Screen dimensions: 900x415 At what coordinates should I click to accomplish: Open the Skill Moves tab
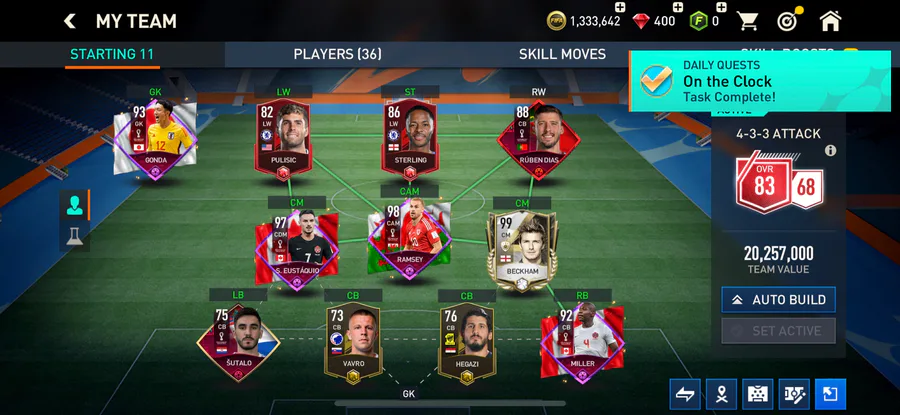(x=562, y=54)
